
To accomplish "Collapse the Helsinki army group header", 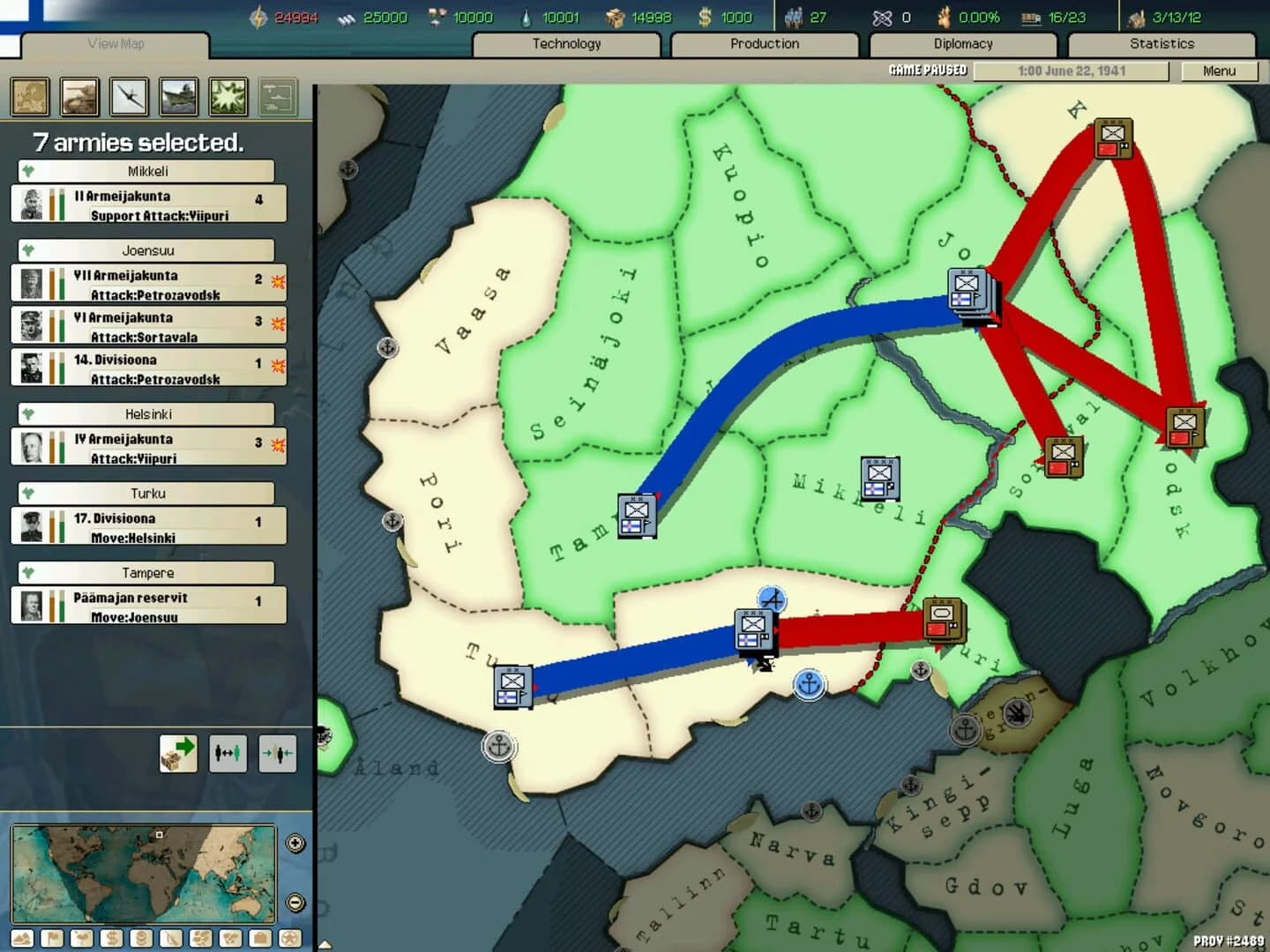I will coord(146,413).
